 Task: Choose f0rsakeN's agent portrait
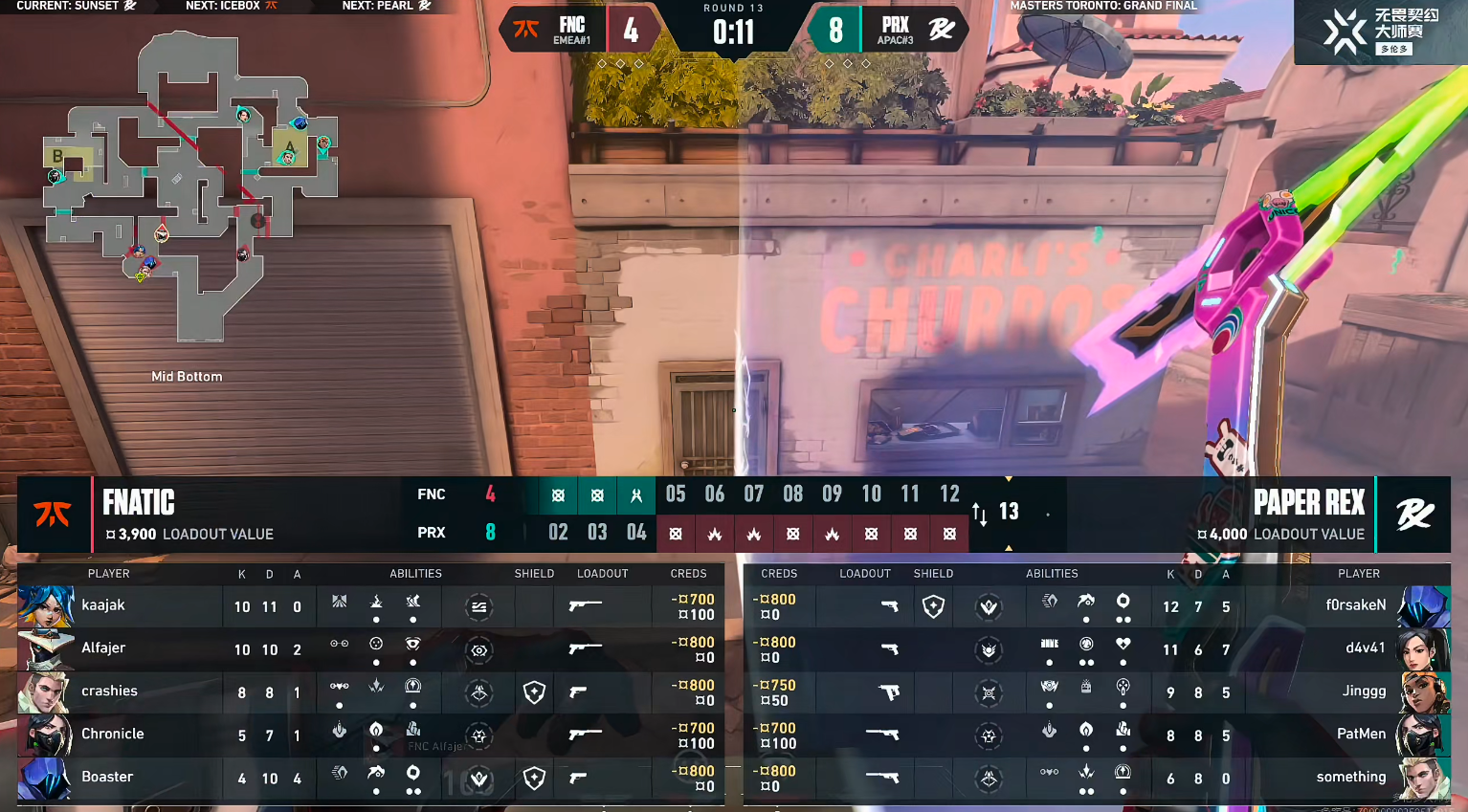(x=1423, y=606)
